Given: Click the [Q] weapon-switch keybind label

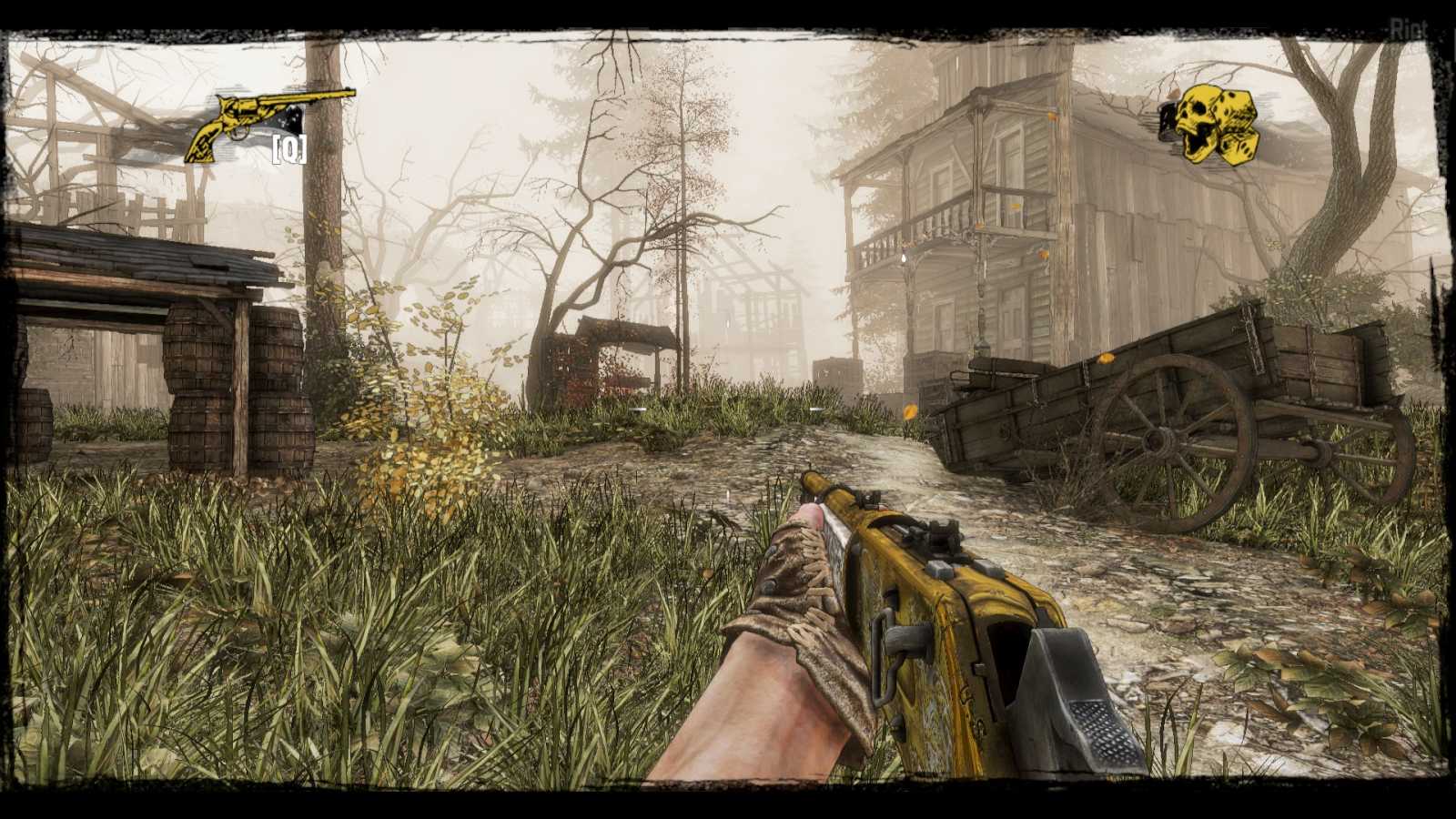Looking at the screenshot, I should pos(288,148).
